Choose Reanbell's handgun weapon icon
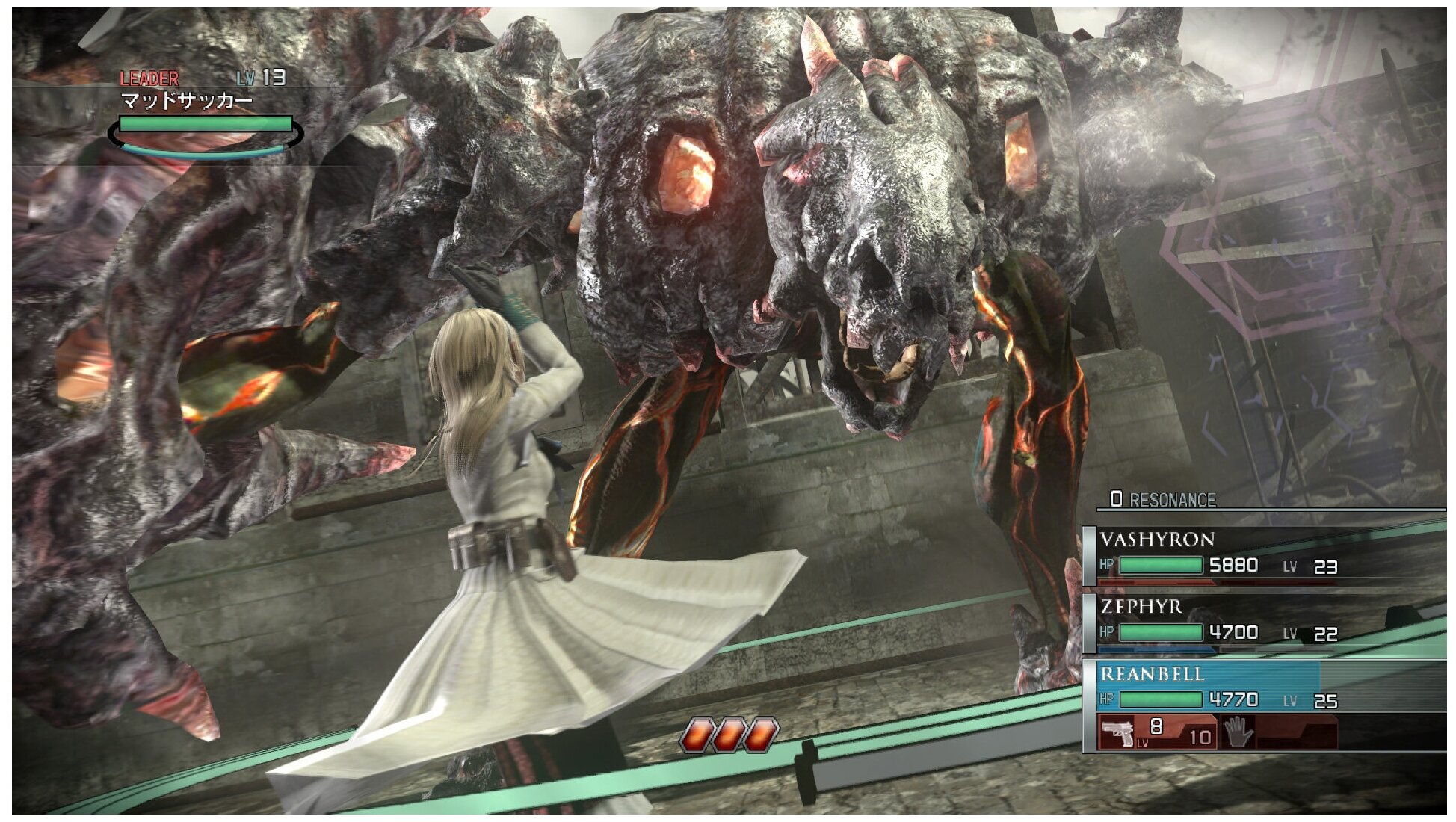1456x822 pixels. click(1118, 732)
